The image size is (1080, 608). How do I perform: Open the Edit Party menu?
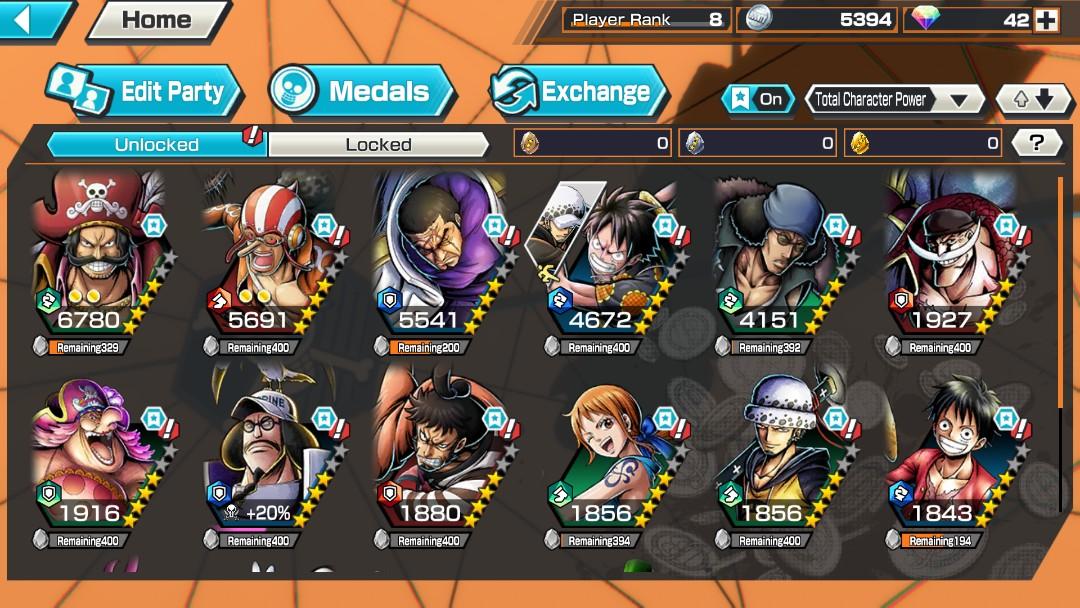145,92
